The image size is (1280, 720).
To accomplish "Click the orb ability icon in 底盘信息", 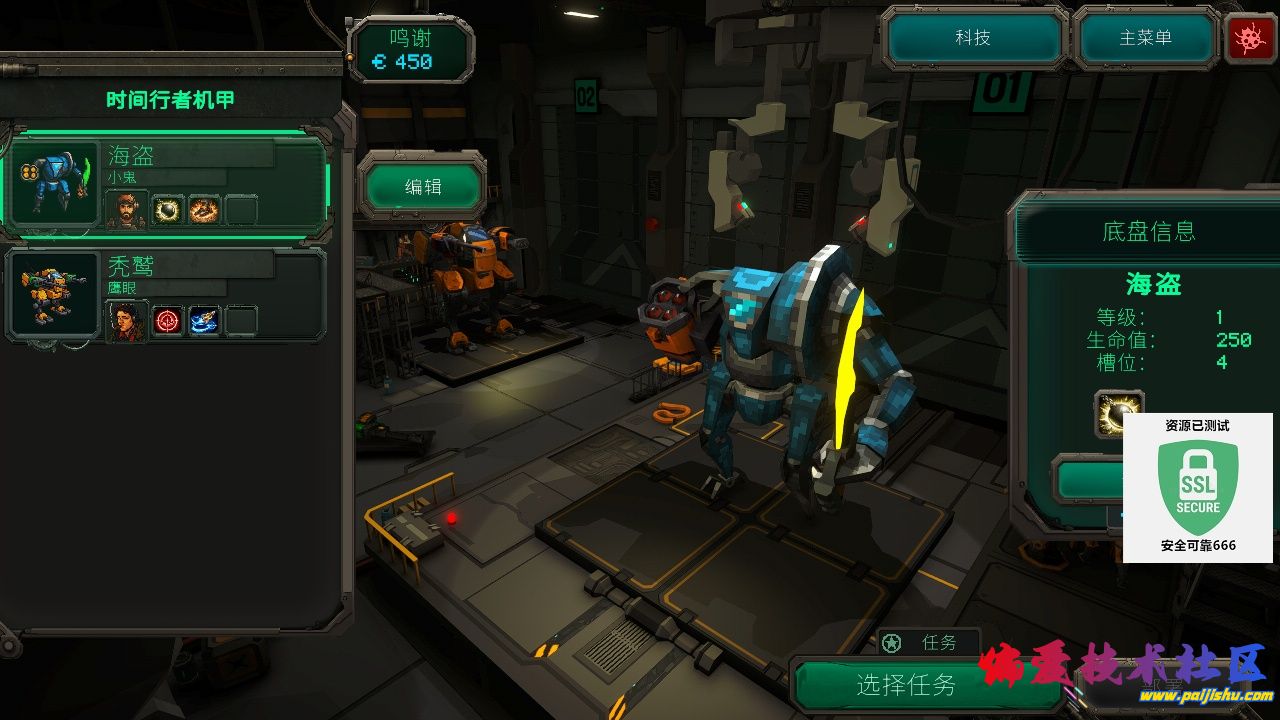I will pyautogui.click(x=1119, y=413).
